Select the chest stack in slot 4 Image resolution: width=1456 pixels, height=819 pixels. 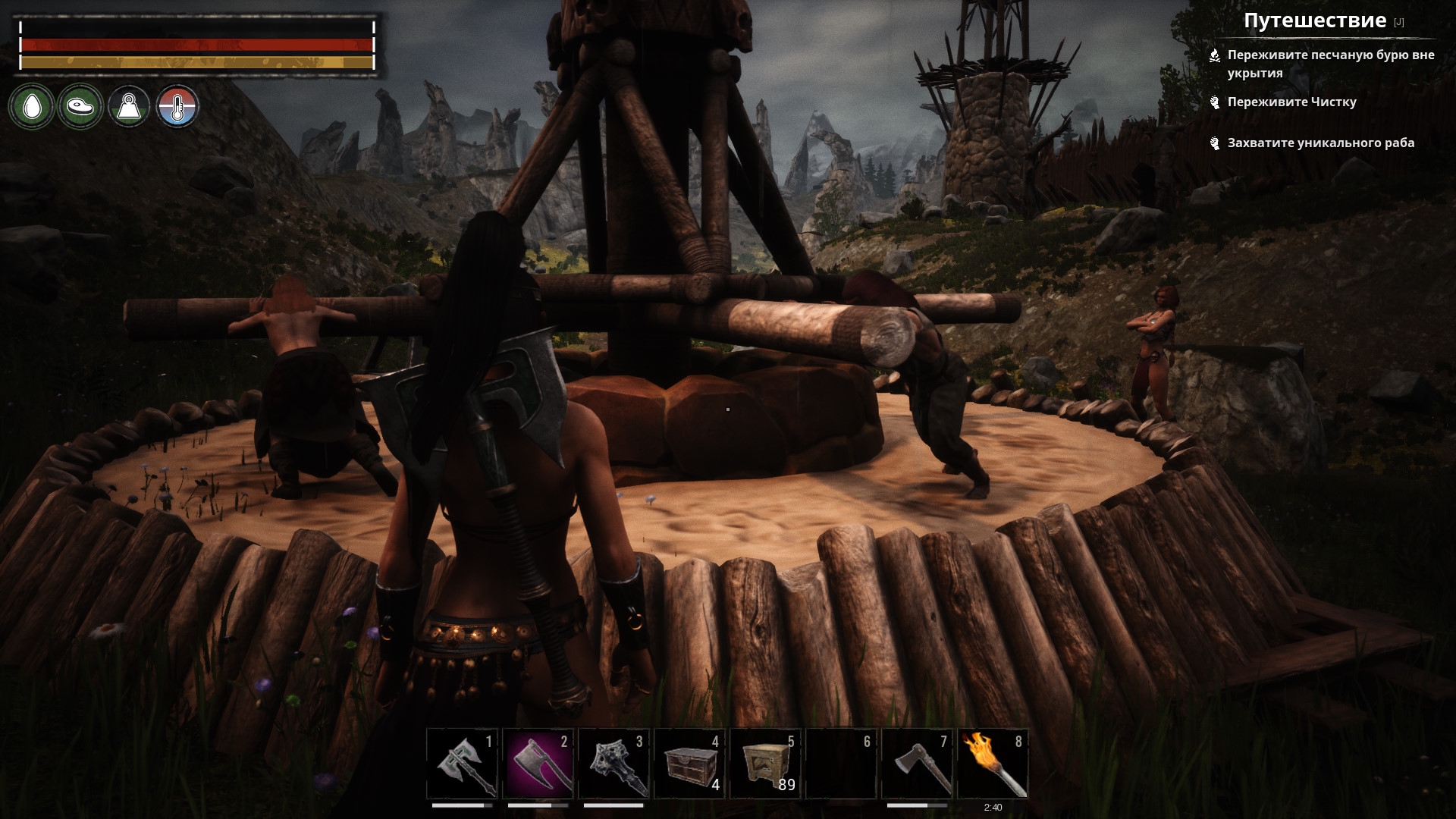689,764
